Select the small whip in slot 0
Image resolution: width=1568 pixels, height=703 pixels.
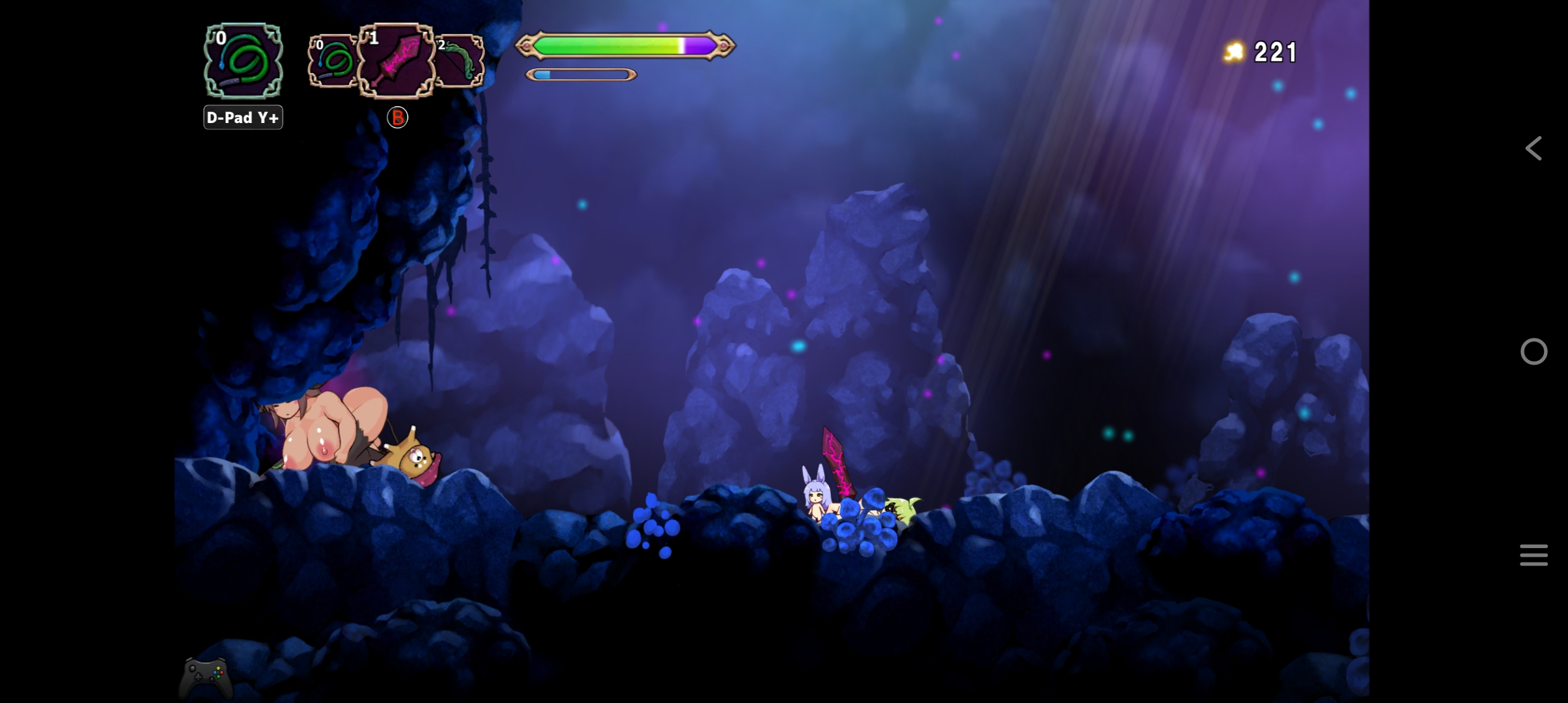point(333,62)
